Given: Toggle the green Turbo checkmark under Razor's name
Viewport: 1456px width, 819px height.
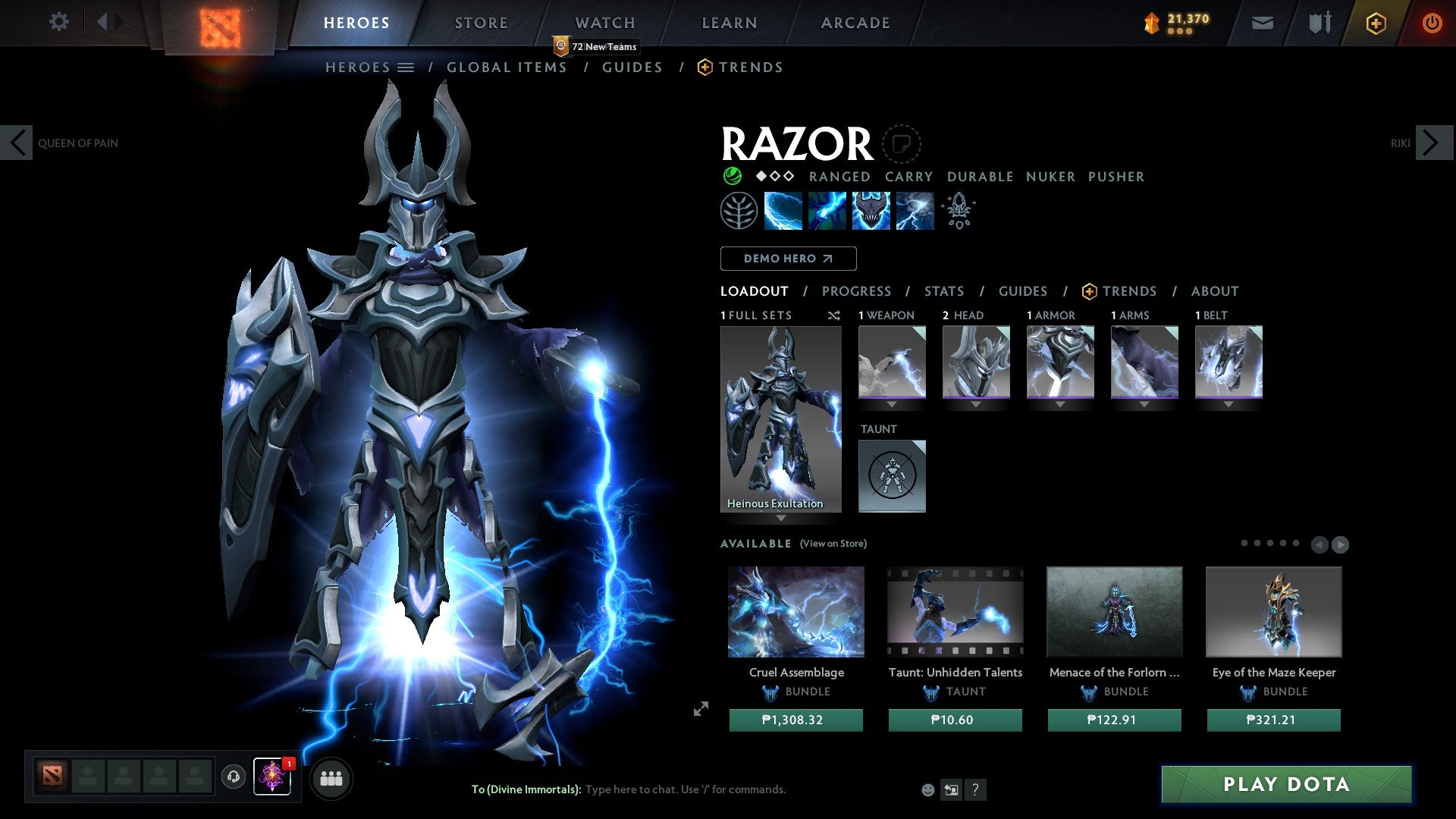Looking at the screenshot, I should click(x=732, y=177).
